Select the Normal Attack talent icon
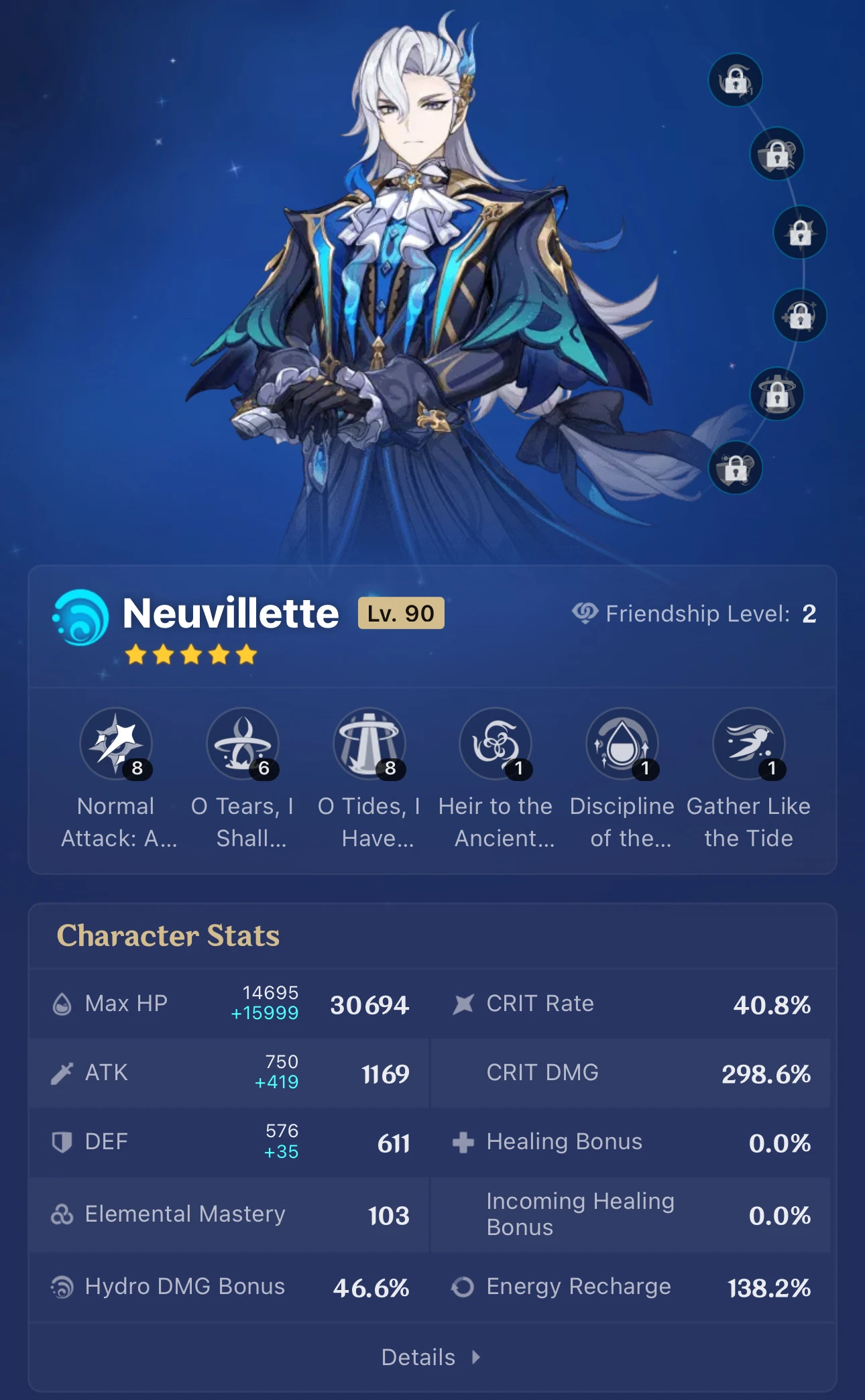865x1400 pixels. coord(117,744)
